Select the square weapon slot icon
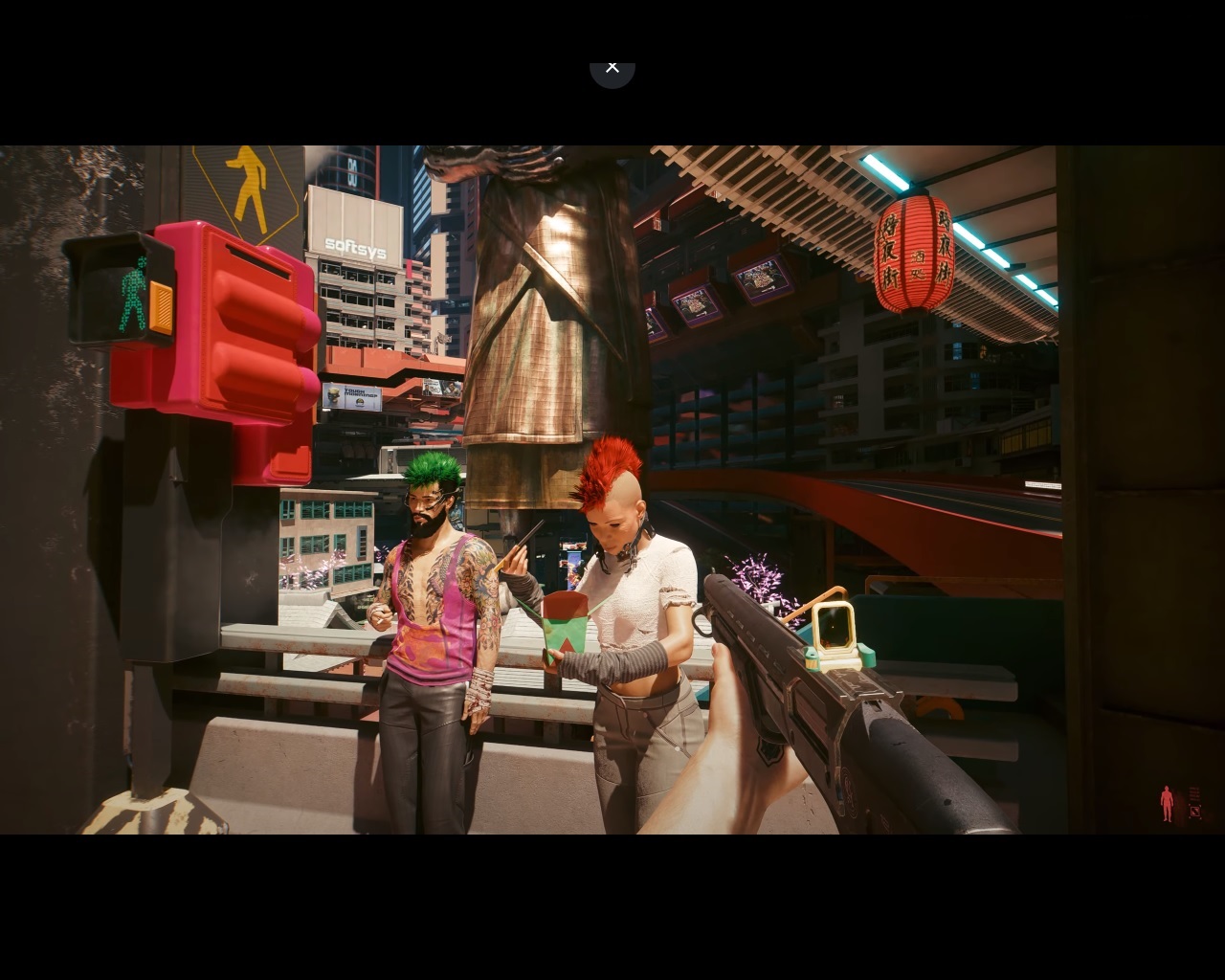This screenshot has height=980, width=1225. 1195,813
